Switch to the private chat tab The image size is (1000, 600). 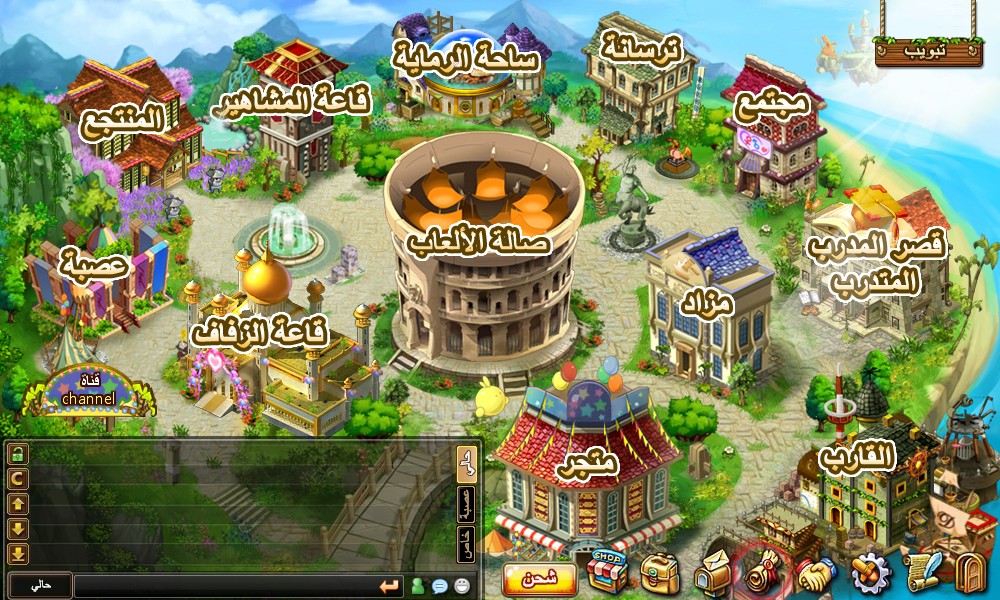click(466, 544)
